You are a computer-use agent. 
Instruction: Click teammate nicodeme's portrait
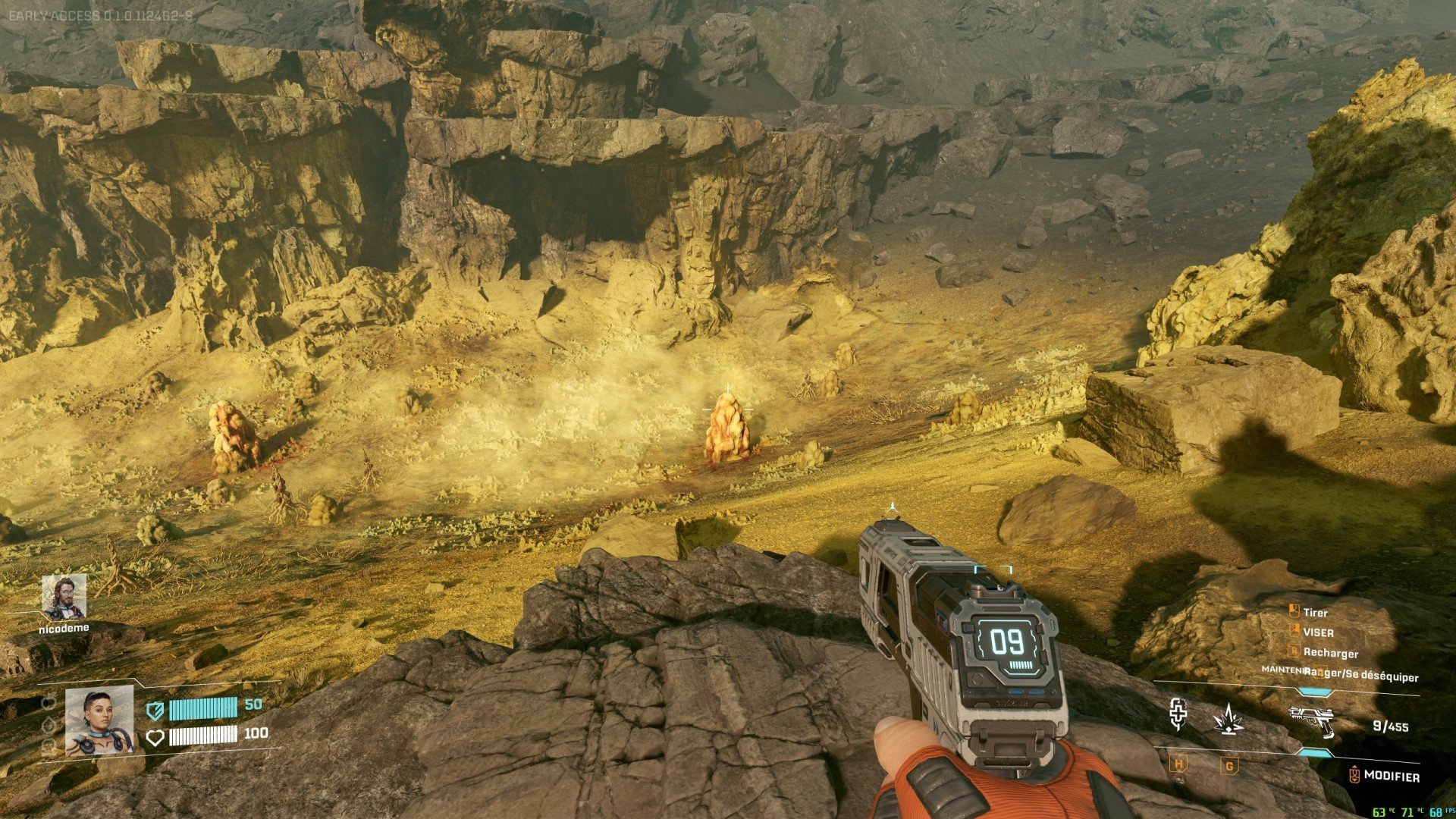pyautogui.click(x=64, y=597)
